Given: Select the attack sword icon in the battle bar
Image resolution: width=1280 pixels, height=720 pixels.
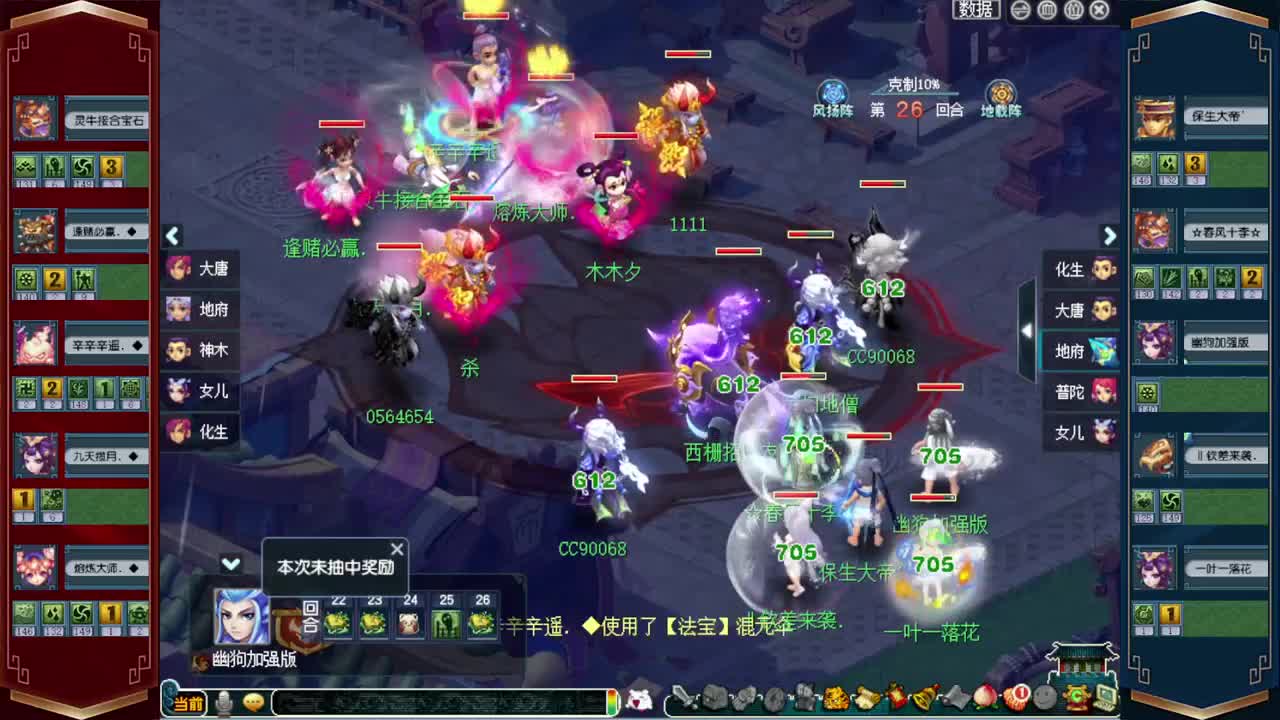Looking at the screenshot, I should pyautogui.click(x=682, y=699).
